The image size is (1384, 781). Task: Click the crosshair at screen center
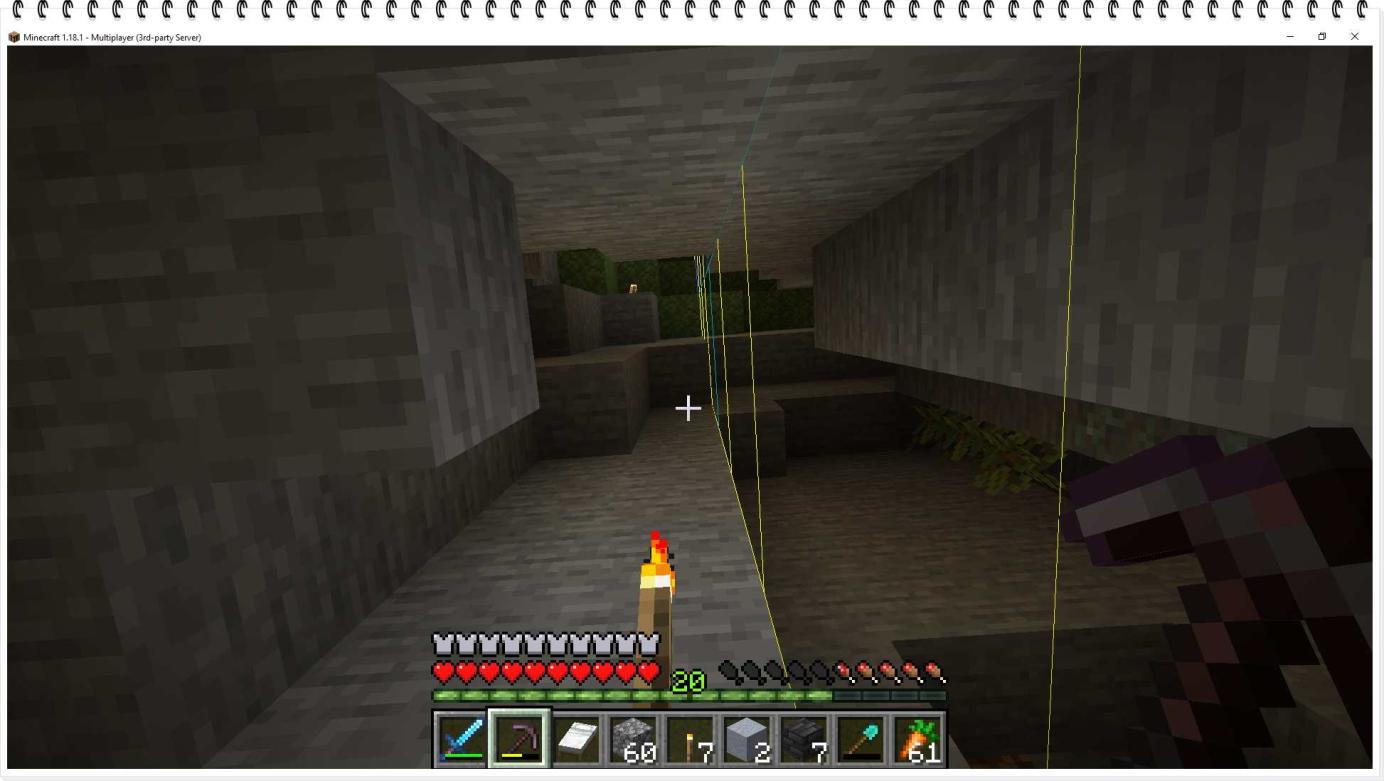point(689,408)
